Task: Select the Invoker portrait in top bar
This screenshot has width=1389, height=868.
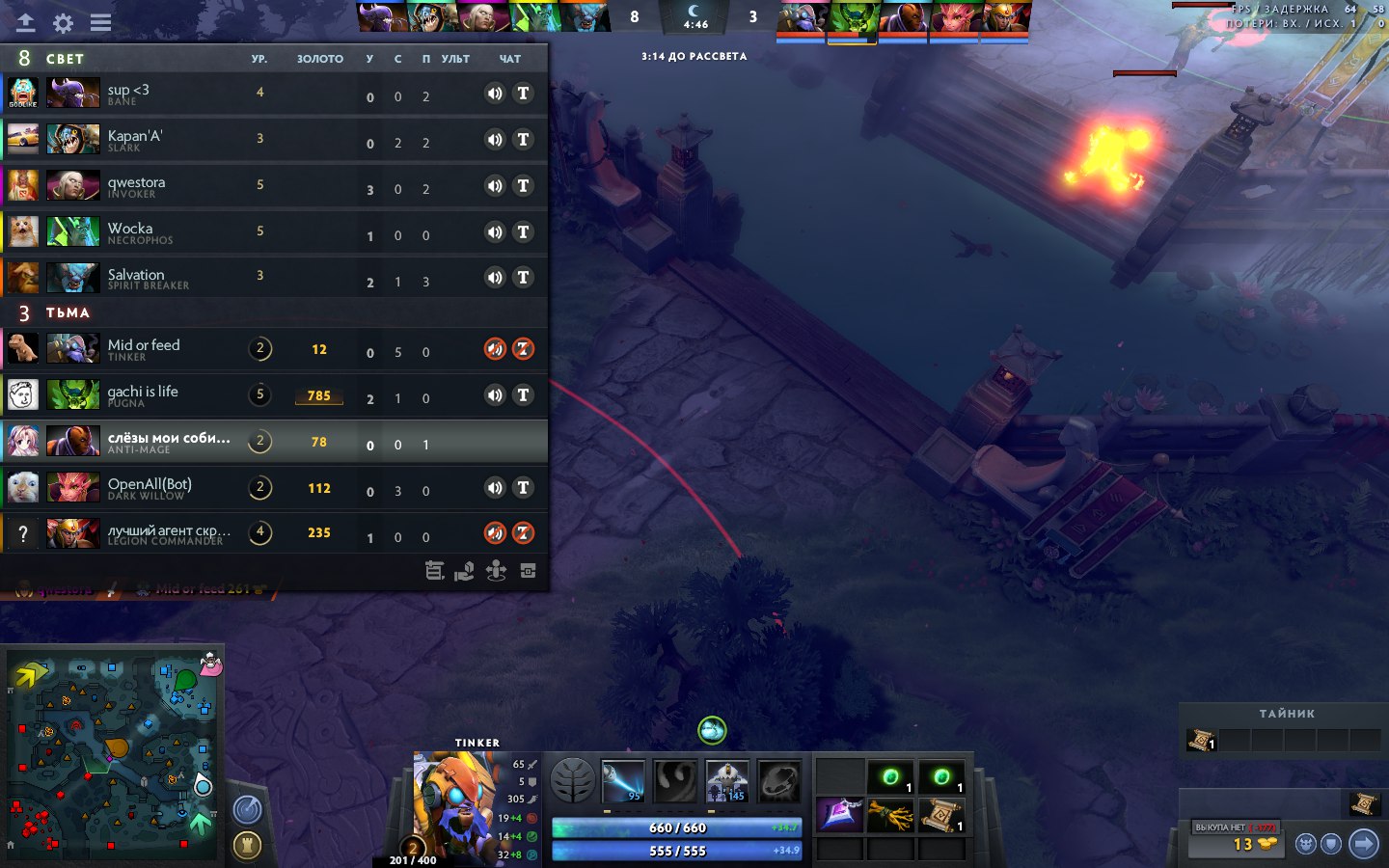Action: tap(481, 16)
